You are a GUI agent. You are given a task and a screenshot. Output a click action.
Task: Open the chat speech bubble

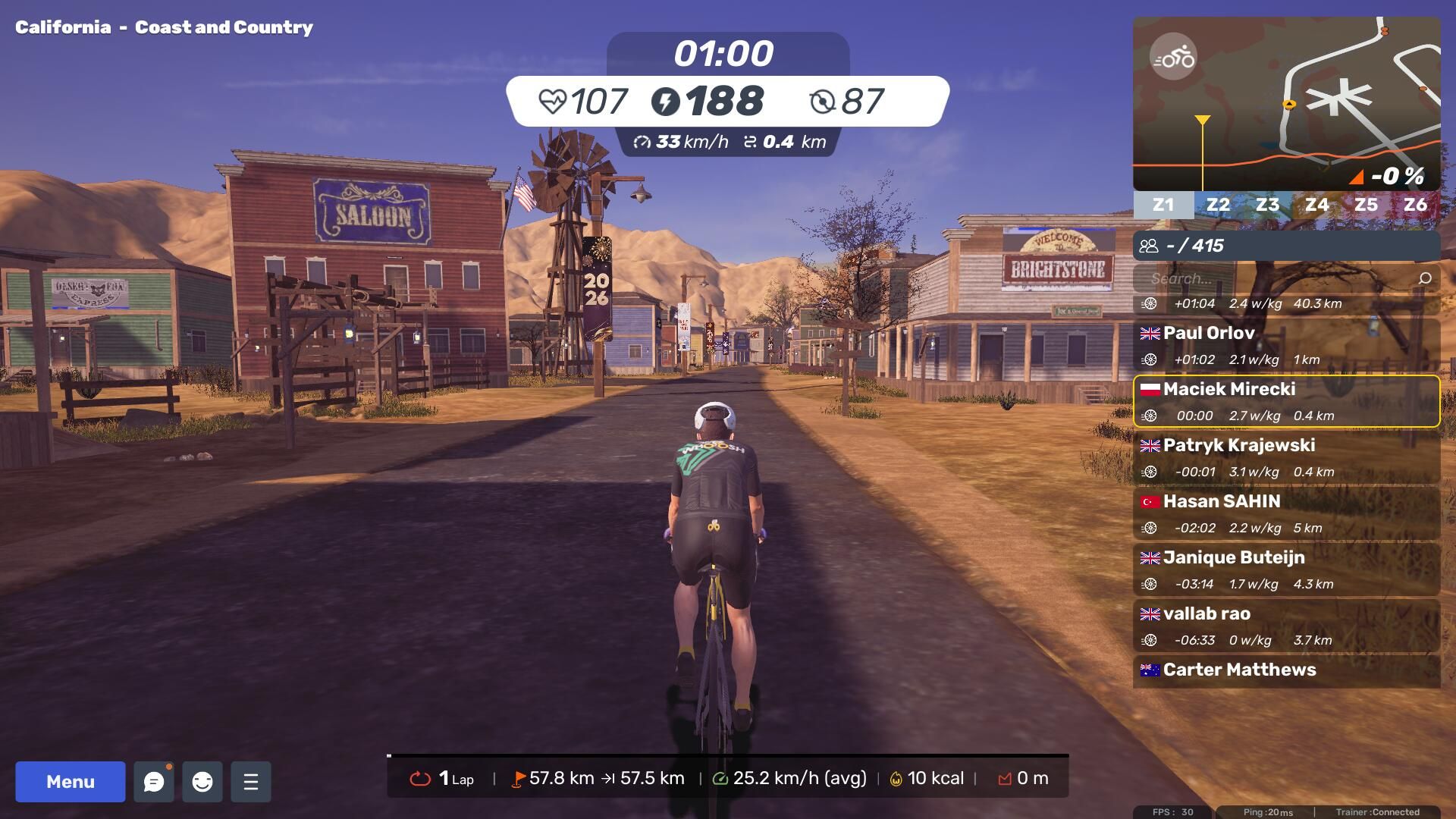pyautogui.click(x=154, y=782)
